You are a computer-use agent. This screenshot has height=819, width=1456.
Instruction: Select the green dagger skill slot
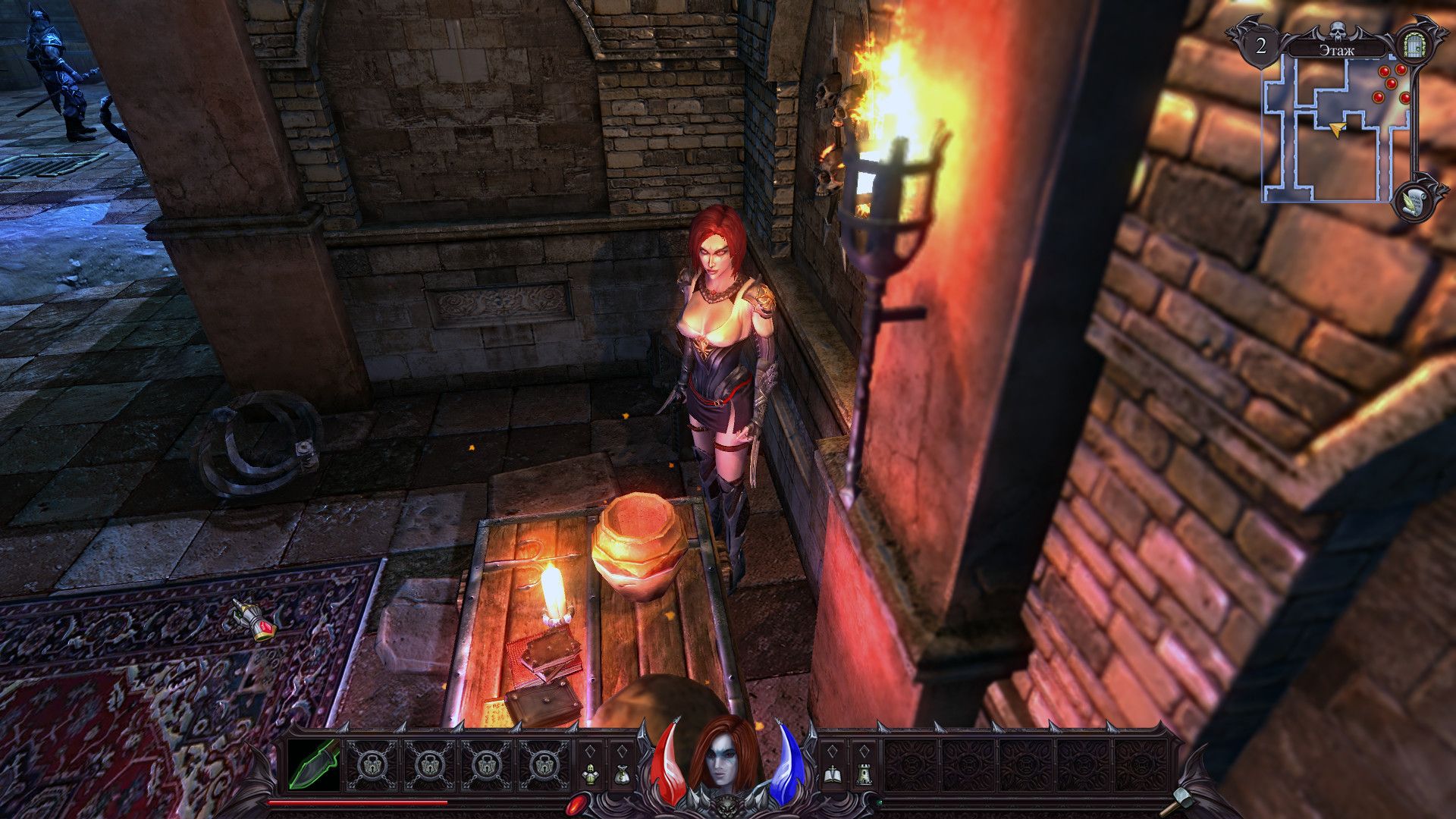click(315, 764)
